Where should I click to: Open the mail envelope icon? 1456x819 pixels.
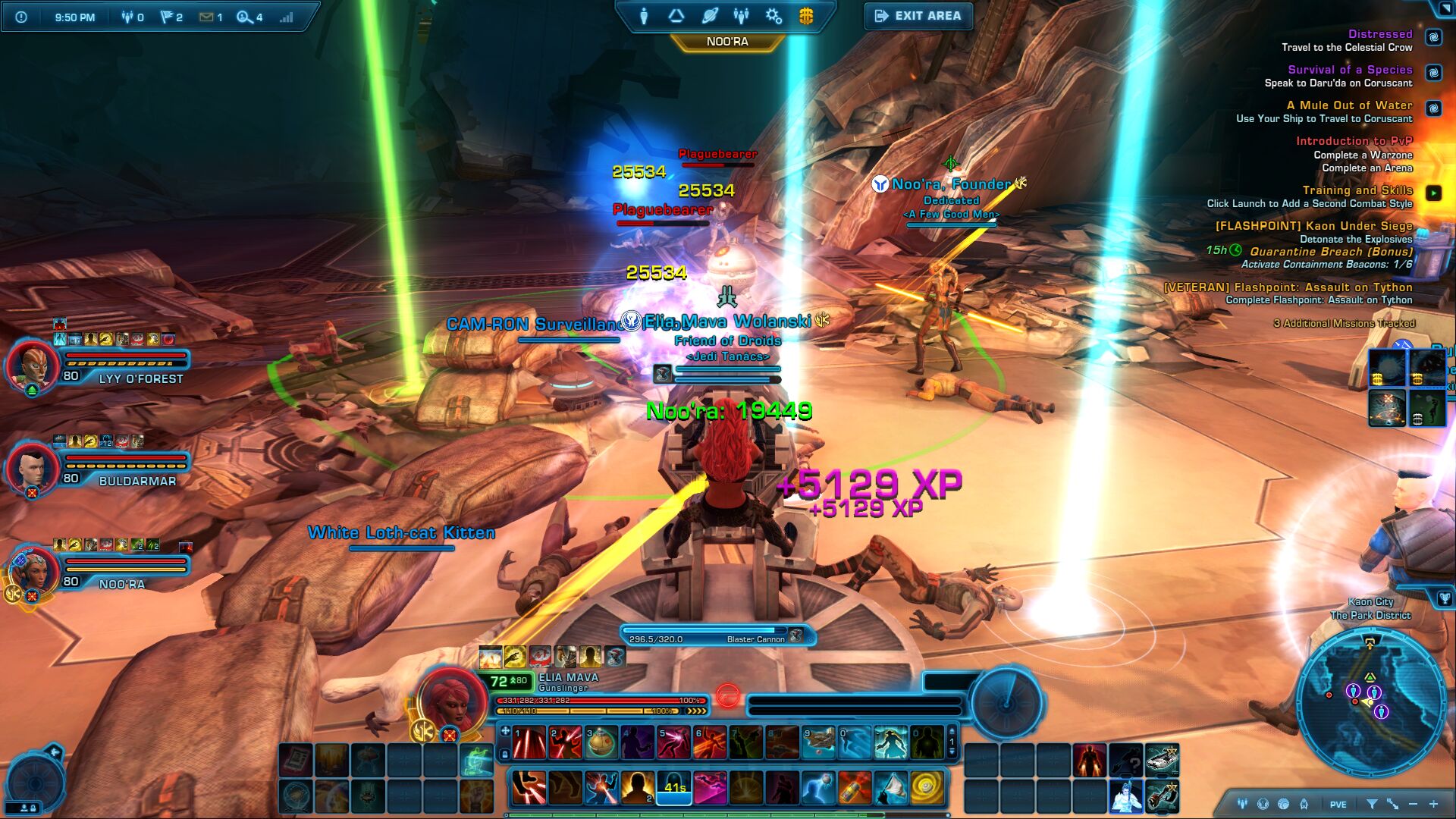(x=206, y=17)
